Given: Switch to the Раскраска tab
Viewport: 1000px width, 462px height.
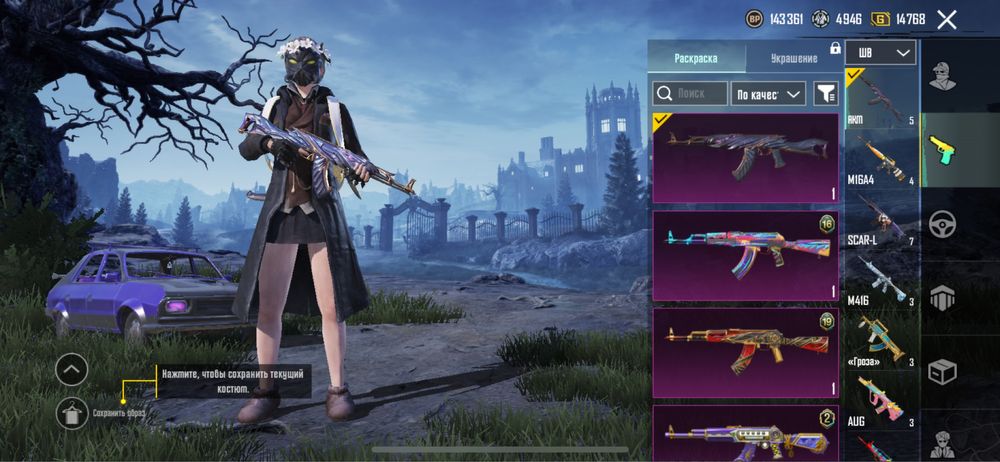Looking at the screenshot, I should pos(696,58).
